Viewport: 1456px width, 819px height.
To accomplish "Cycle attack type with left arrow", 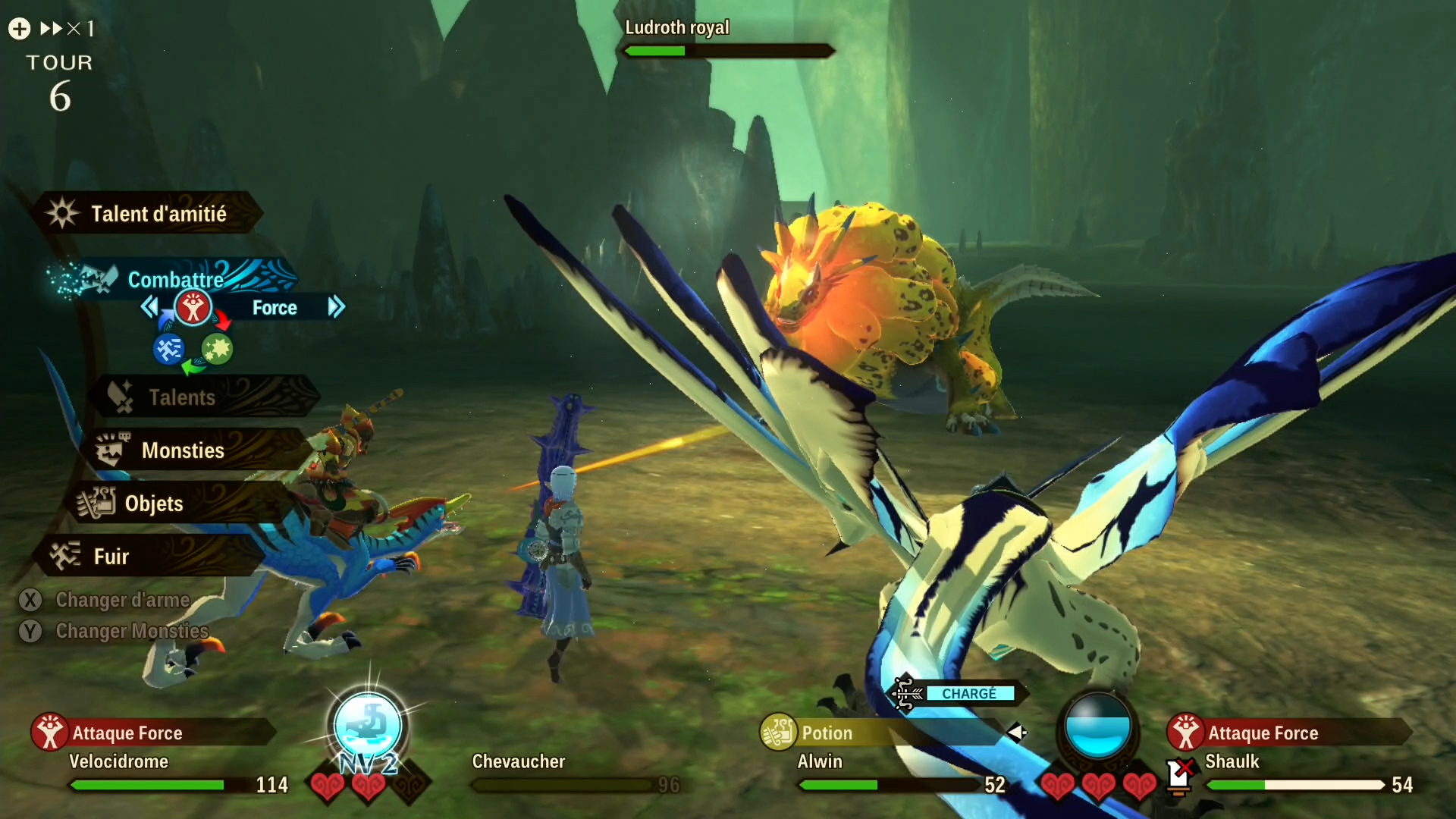I will [149, 307].
